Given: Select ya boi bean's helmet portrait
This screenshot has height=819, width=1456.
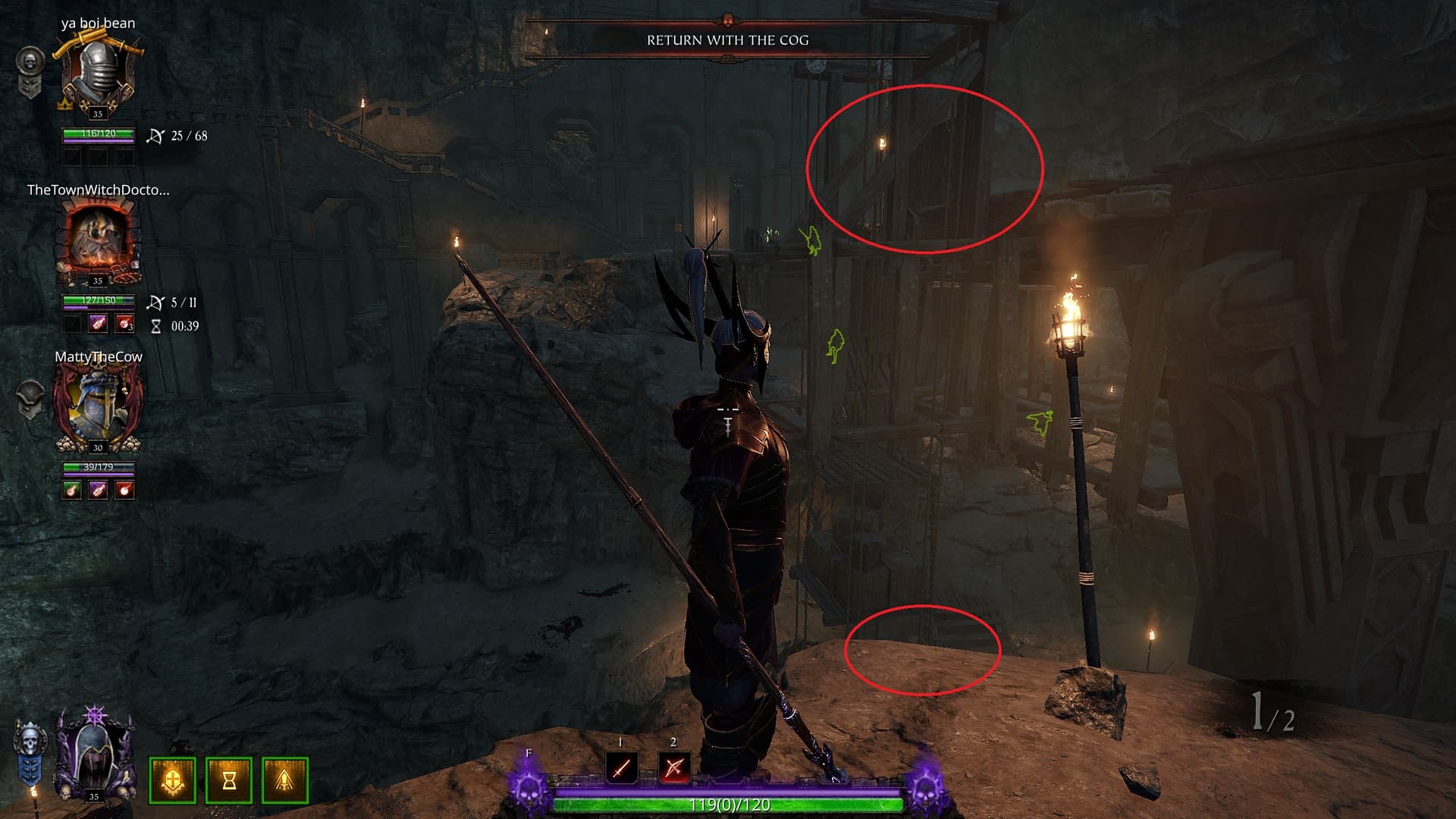Looking at the screenshot, I should click(x=98, y=76).
